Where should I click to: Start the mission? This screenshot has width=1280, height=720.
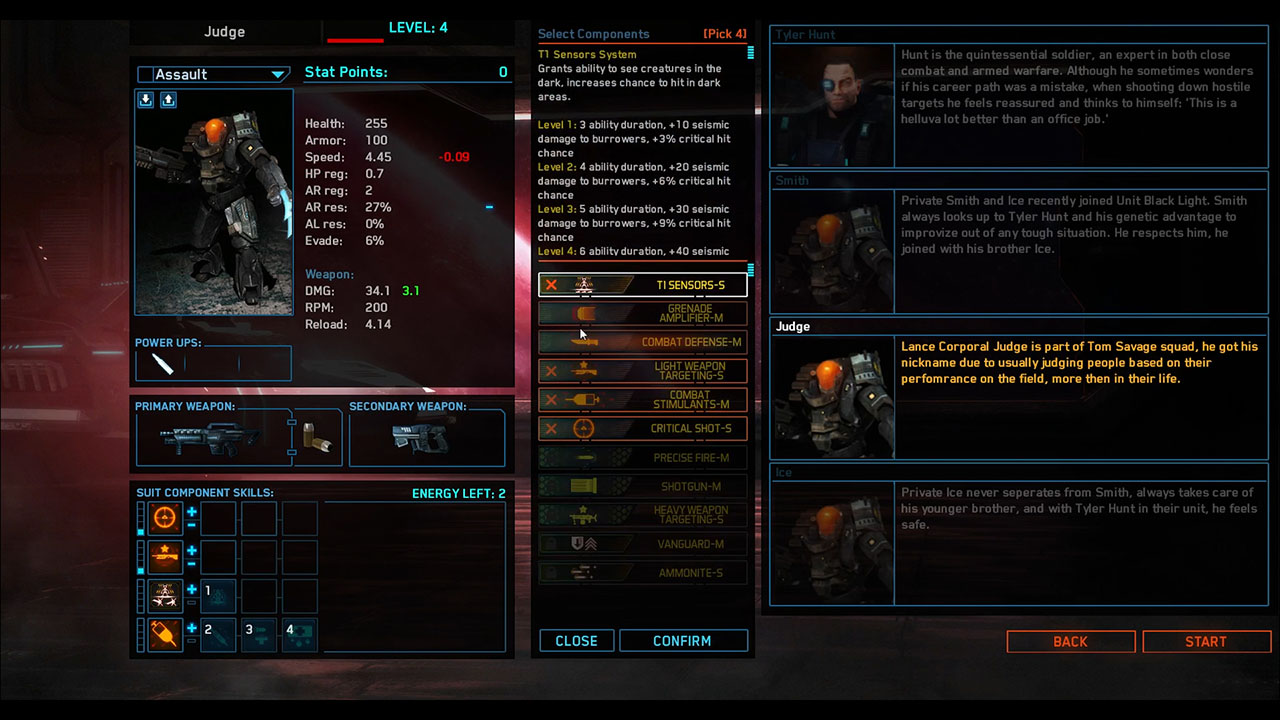click(1206, 642)
